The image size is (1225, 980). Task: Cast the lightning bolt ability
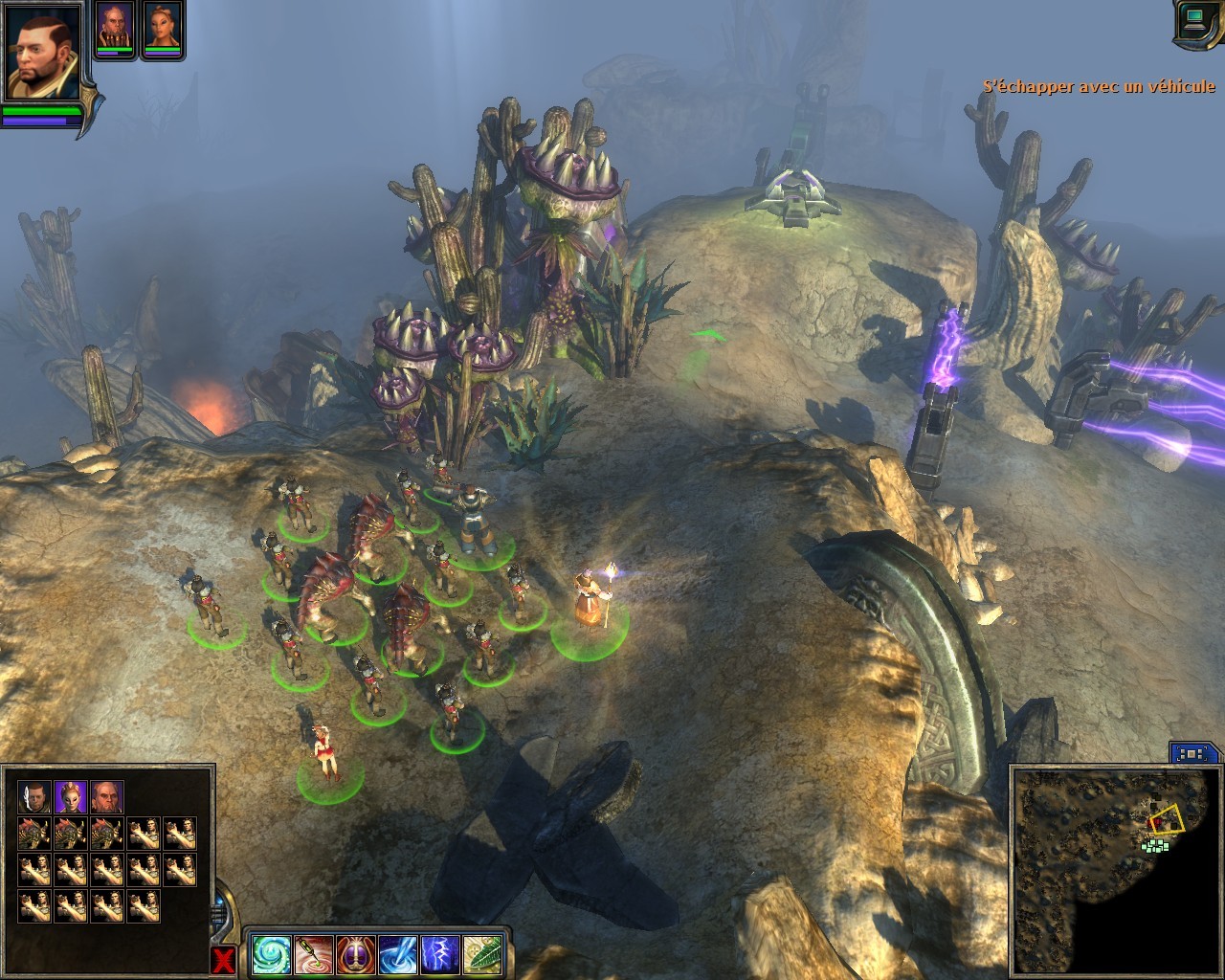click(440, 954)
